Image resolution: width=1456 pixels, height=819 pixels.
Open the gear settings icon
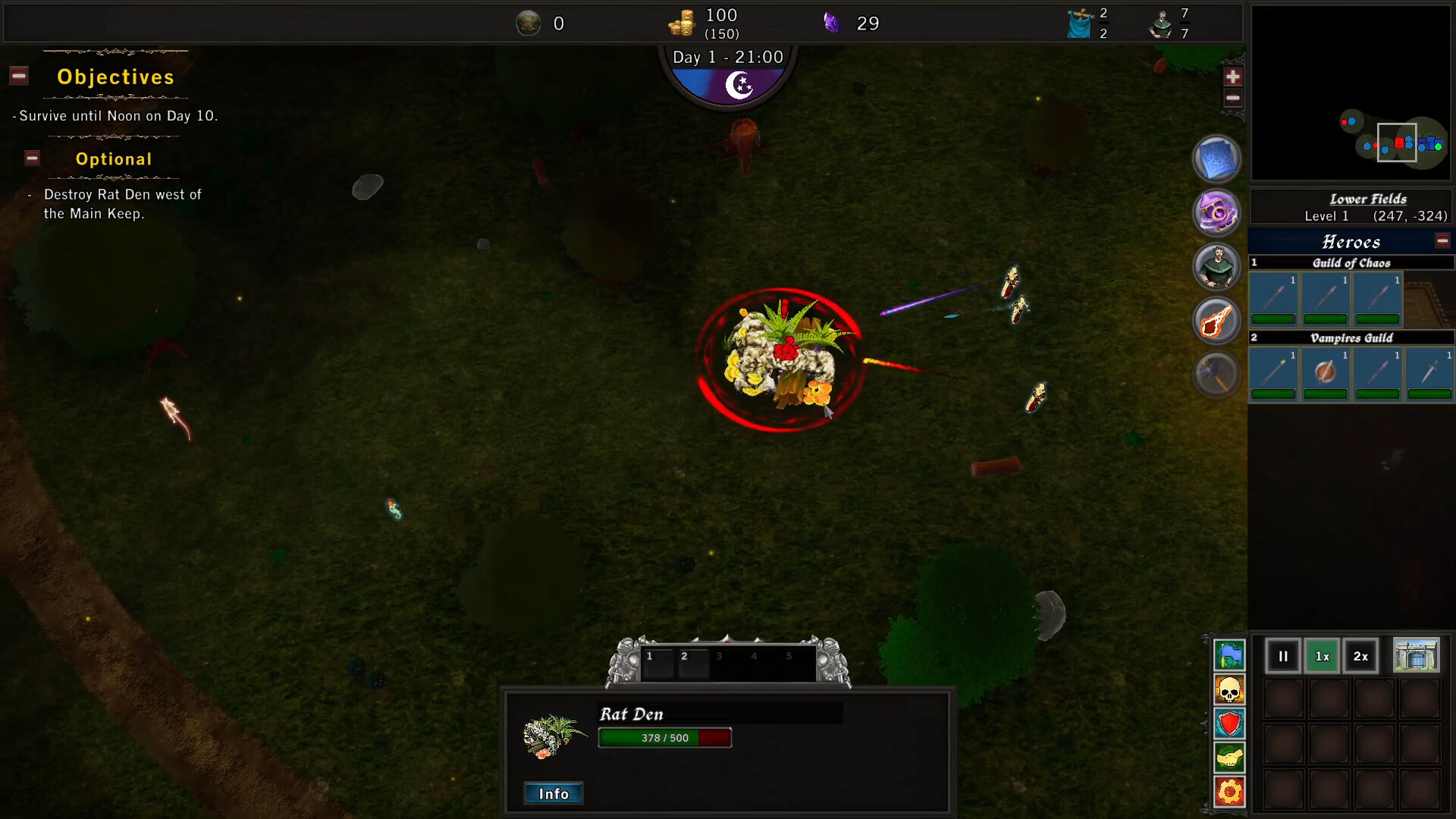[x=1230, y=792]
